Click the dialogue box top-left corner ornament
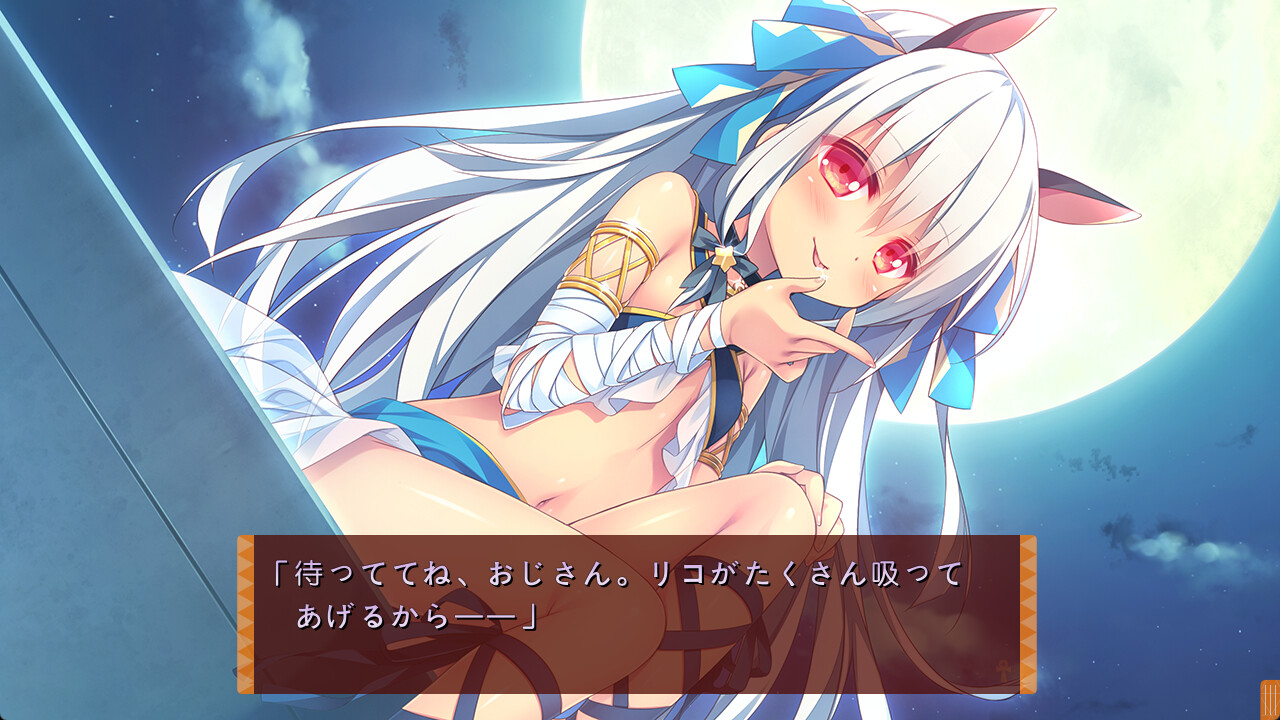 pyautogui.click(x=246, y=545)
